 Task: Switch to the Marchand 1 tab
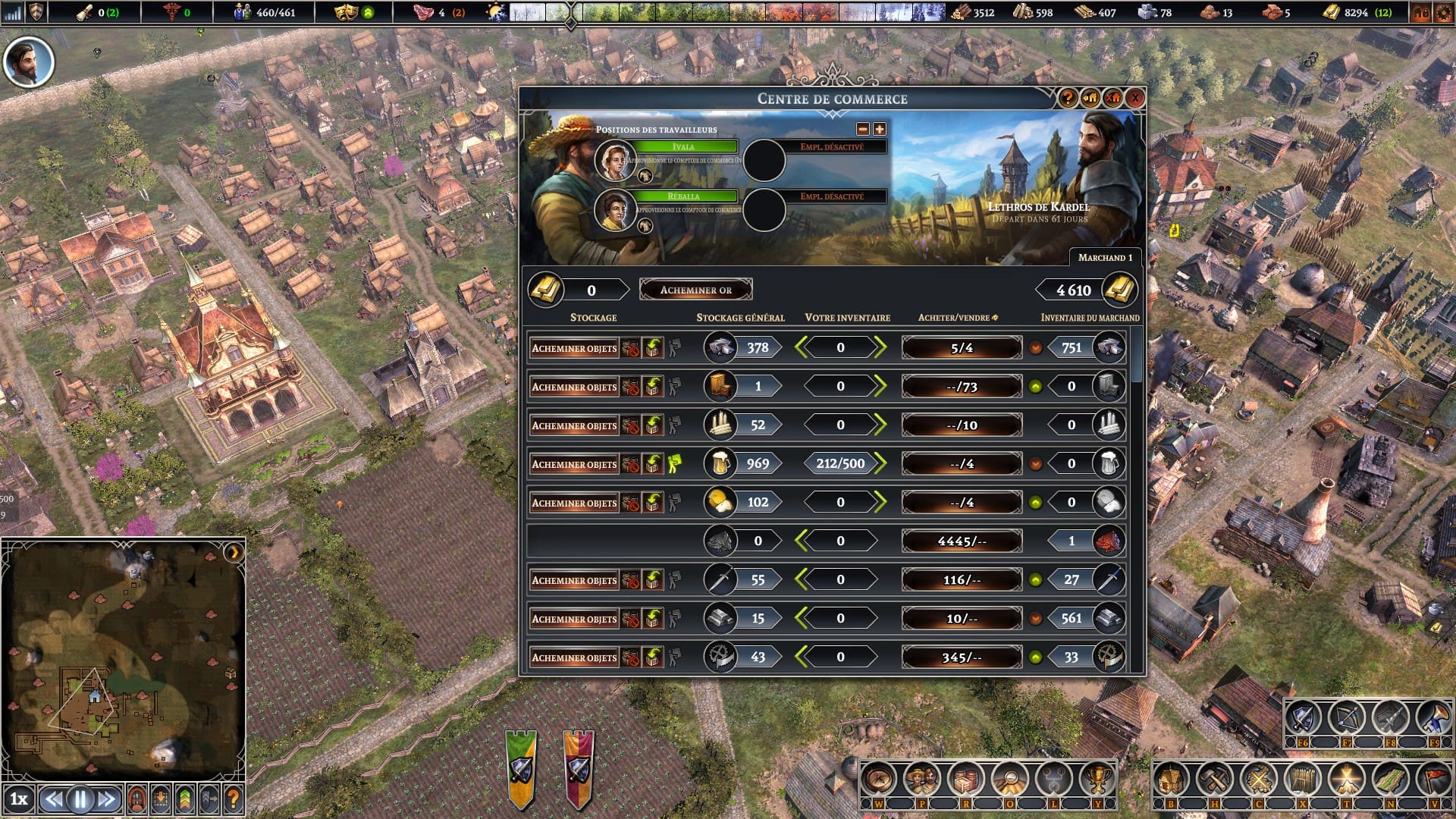pyautogui.click(x=1104, y=258)
